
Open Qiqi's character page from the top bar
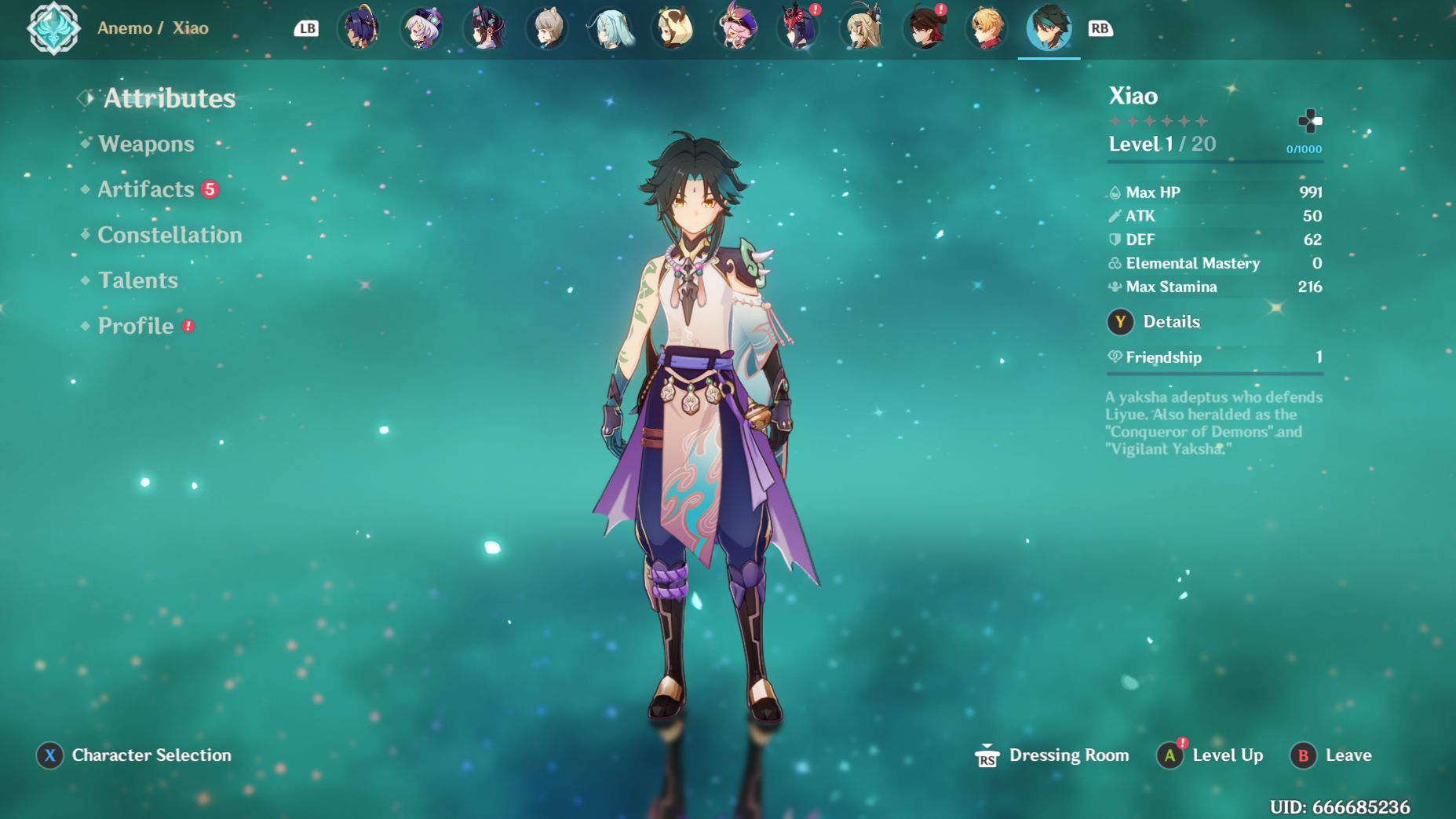point(421,28)
